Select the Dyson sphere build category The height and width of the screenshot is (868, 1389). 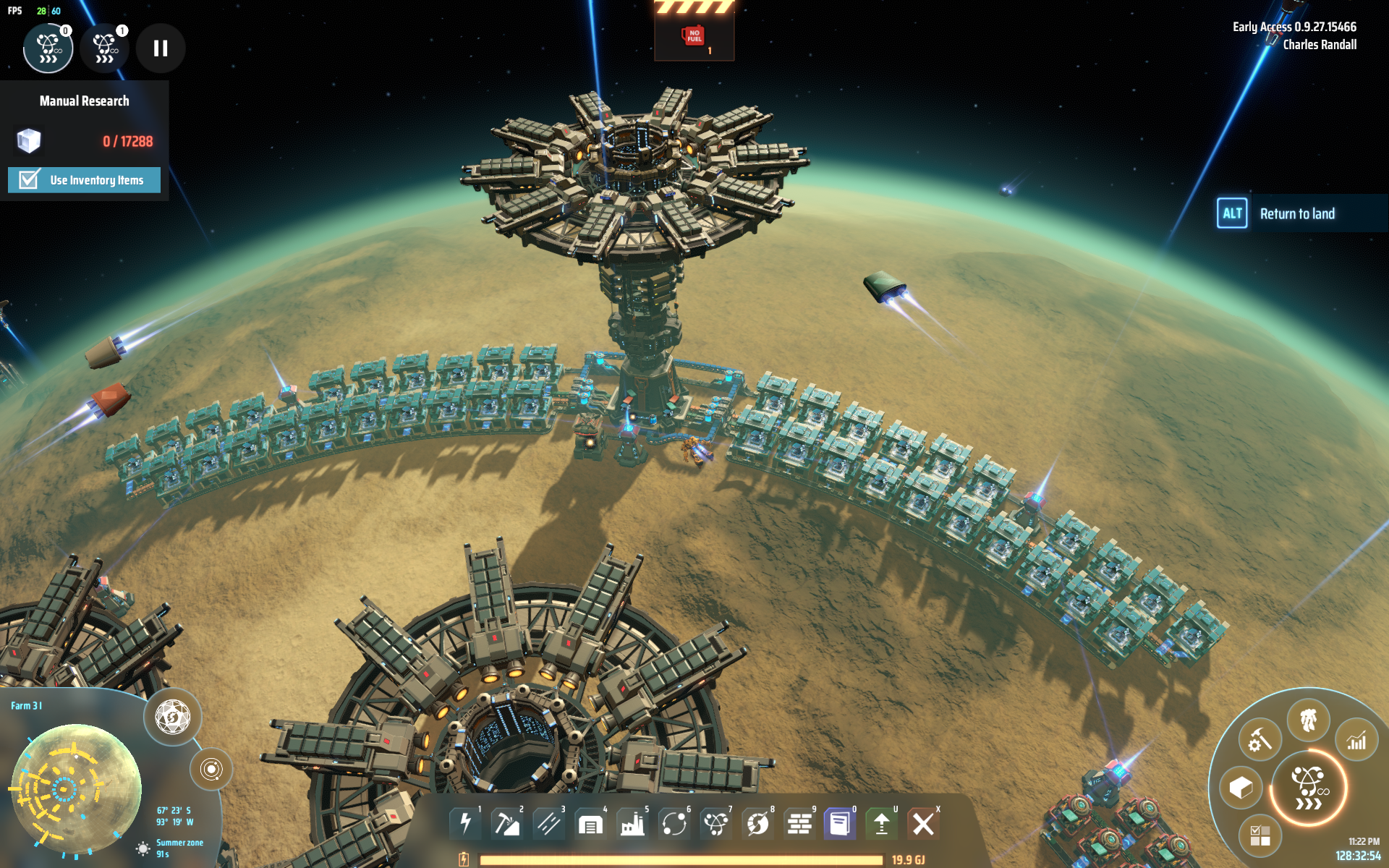coord(757,823)
